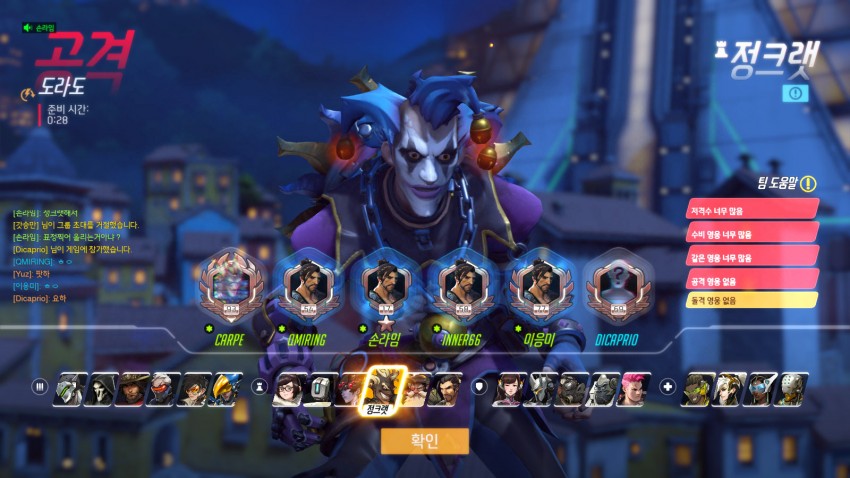Select the Soldier: 76 portrait
Screen dimensions: 850x478
click(x=160, y=388)
